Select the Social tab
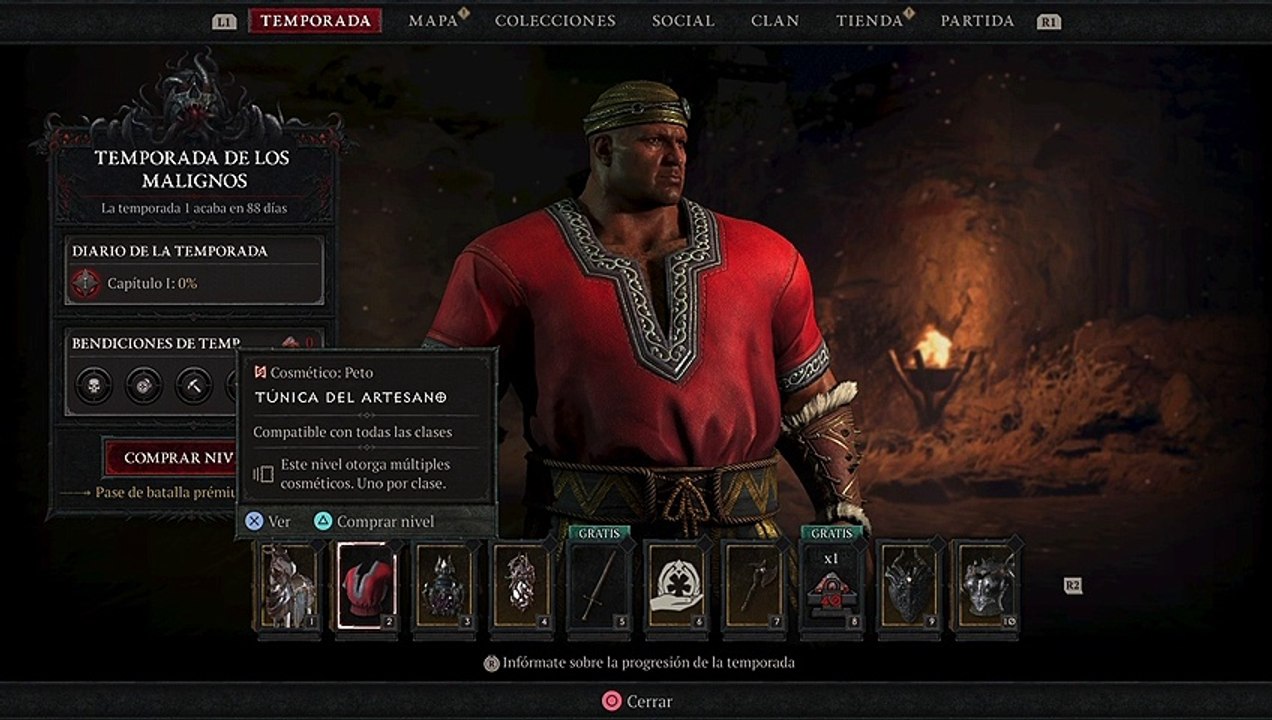The image size is (1272, 720). [x=683, y=21]
